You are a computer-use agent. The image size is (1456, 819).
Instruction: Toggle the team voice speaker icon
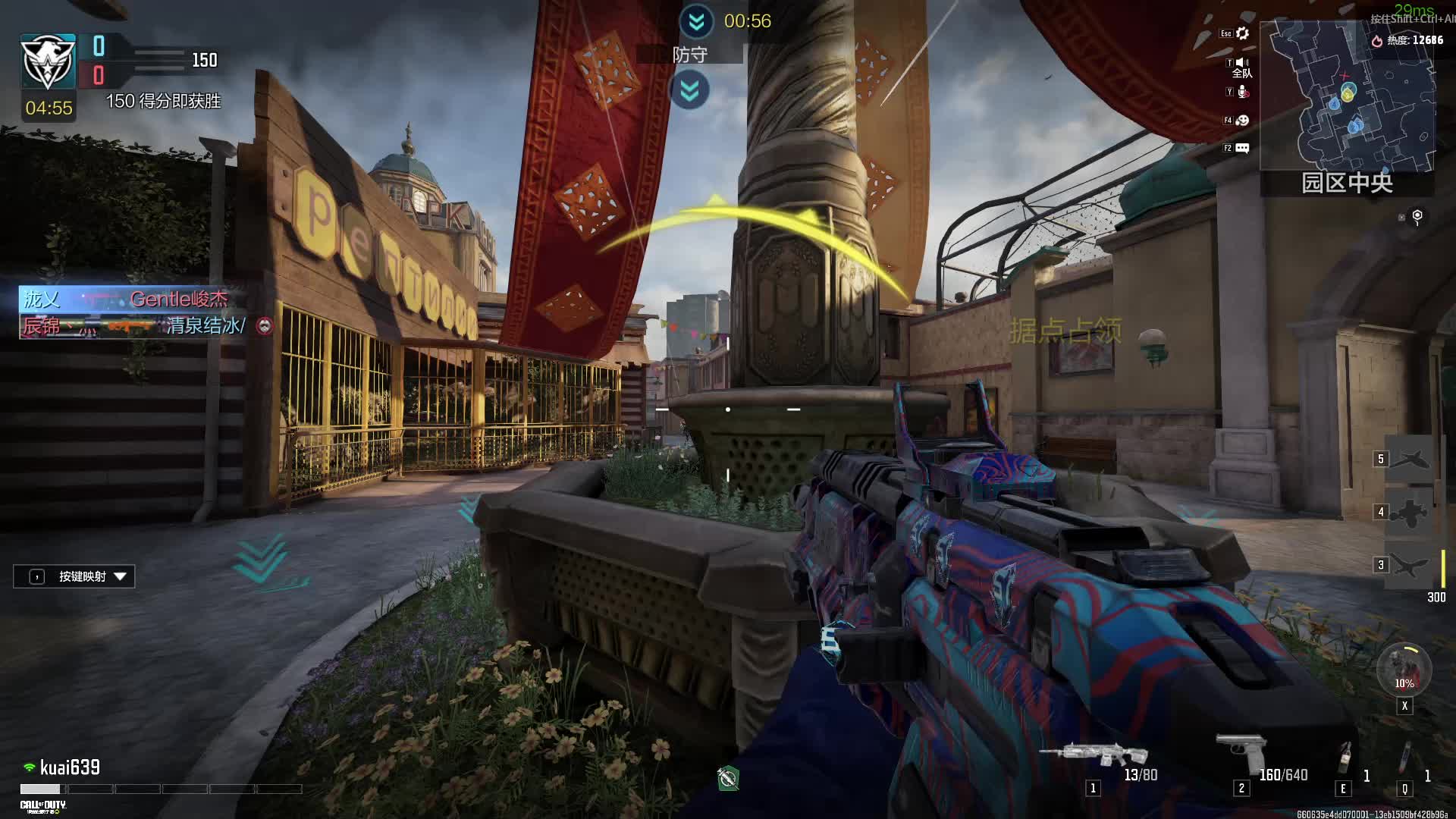pyautogui.click(x=1242, y=63)
